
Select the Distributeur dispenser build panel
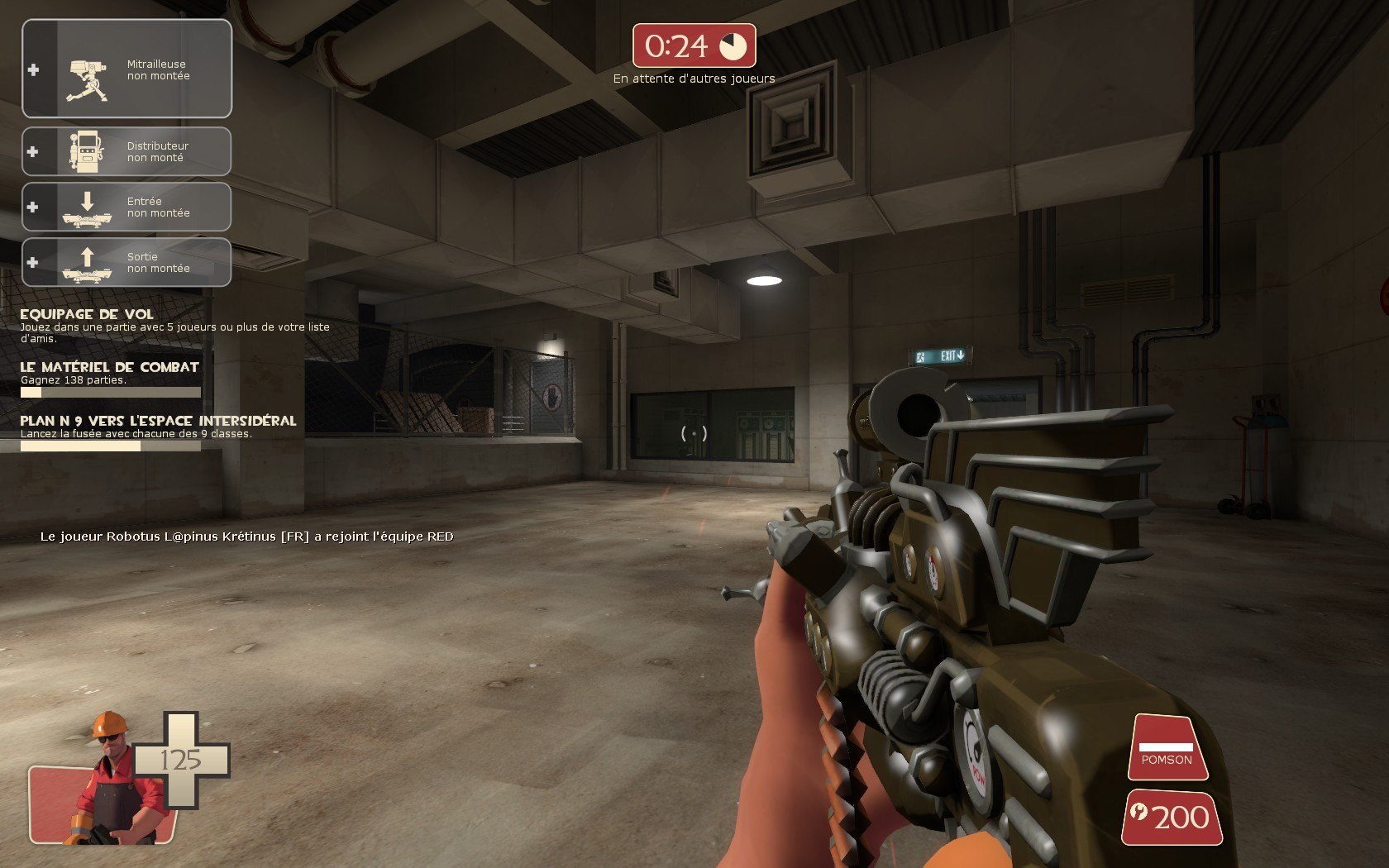126,151
